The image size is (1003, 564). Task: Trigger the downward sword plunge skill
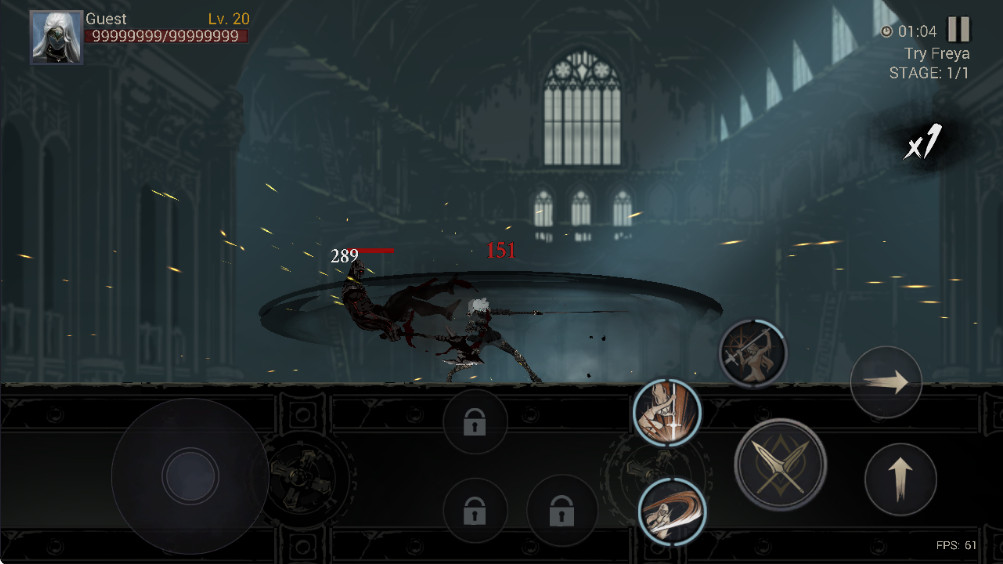pyautogui.click(x=668, y=413)
